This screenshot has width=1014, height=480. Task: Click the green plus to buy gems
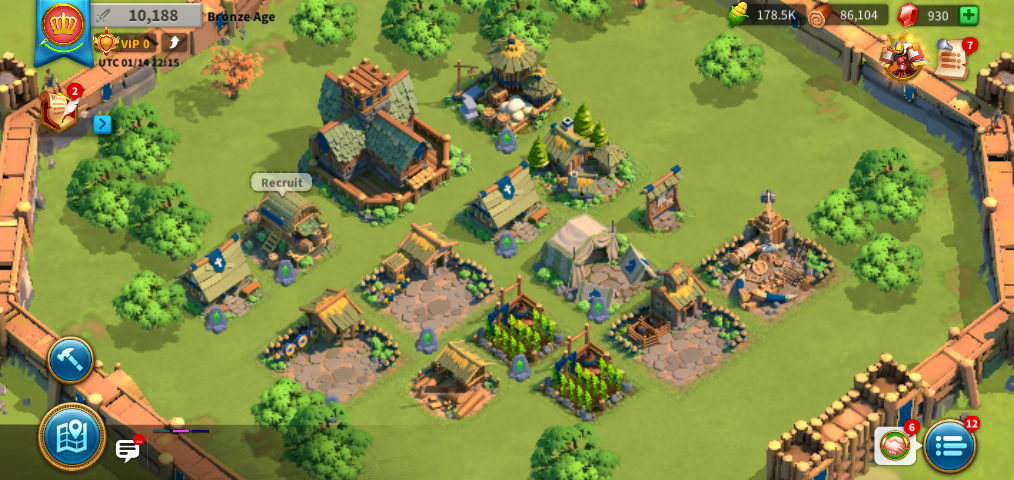968,15
